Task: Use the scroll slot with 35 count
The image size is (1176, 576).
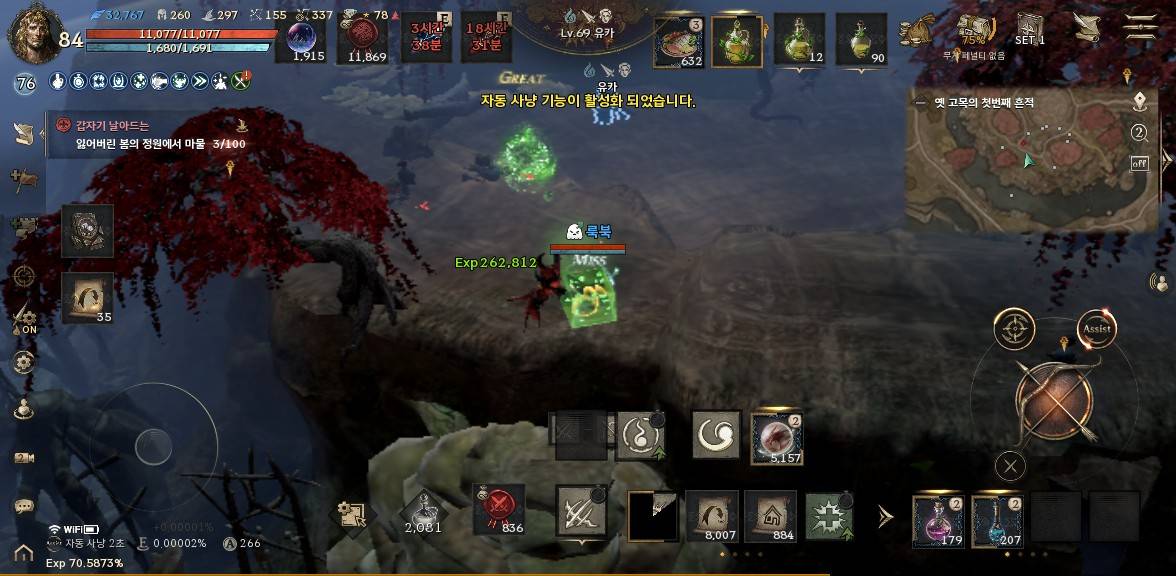Action: [87, 298]
